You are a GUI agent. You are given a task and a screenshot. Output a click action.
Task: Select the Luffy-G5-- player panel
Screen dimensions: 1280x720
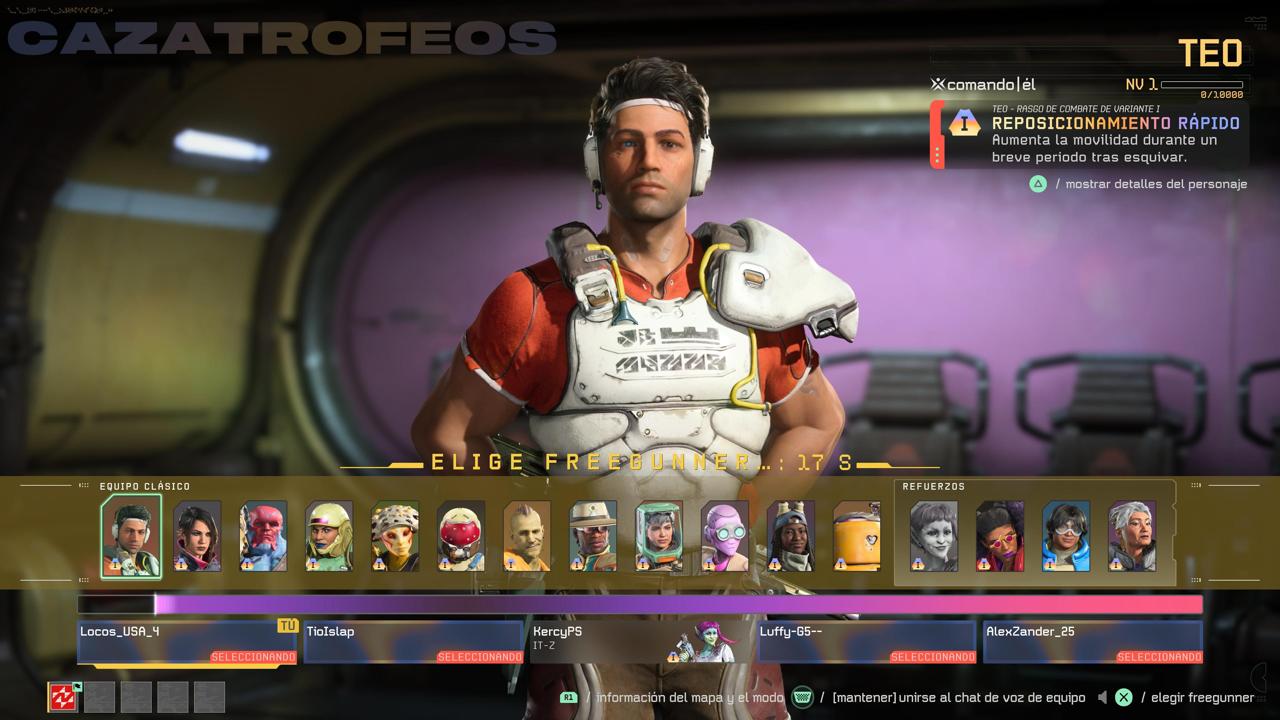867,641
